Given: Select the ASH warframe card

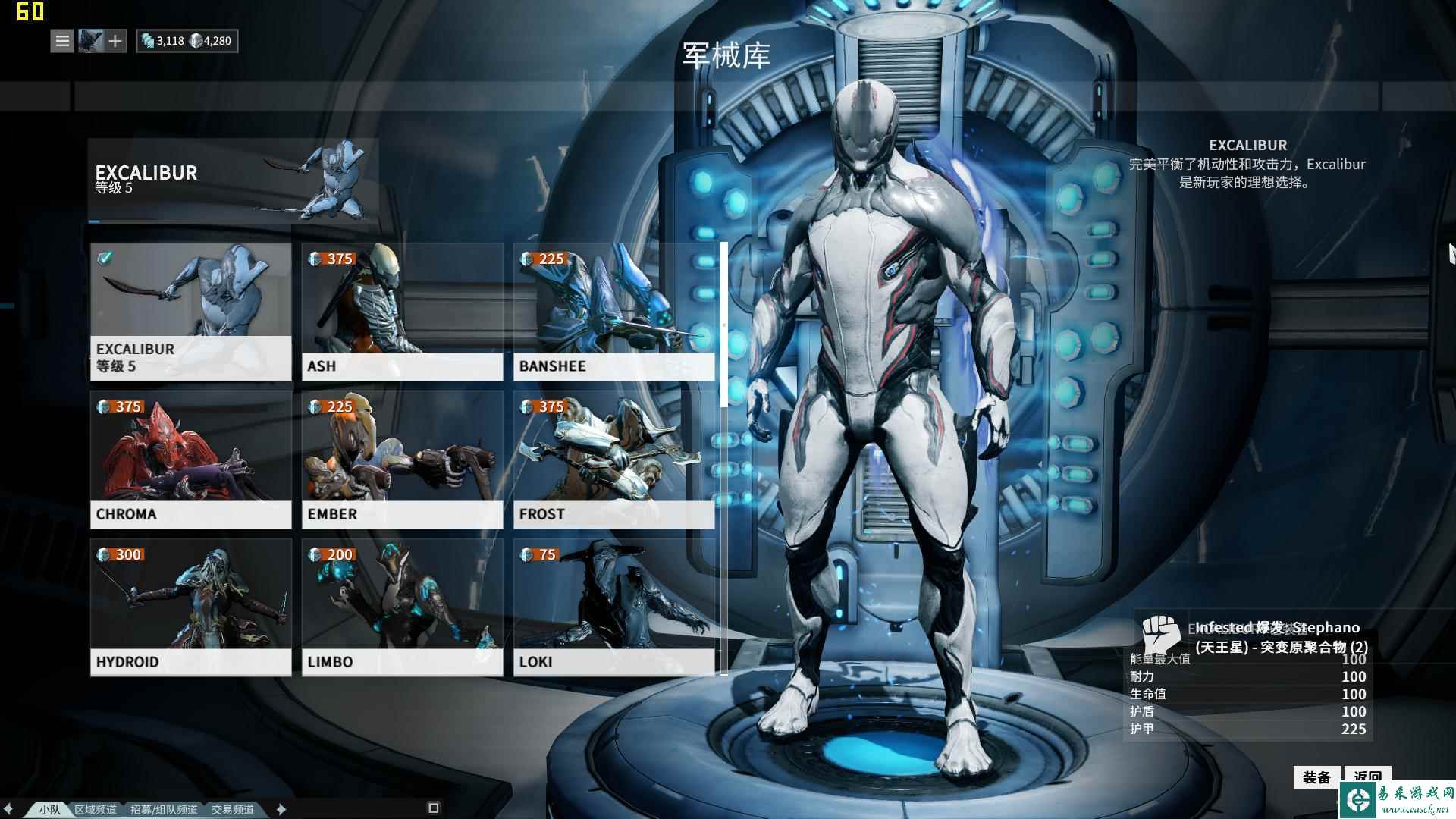Looking at the screenshot, I should [x=402, y=311].
